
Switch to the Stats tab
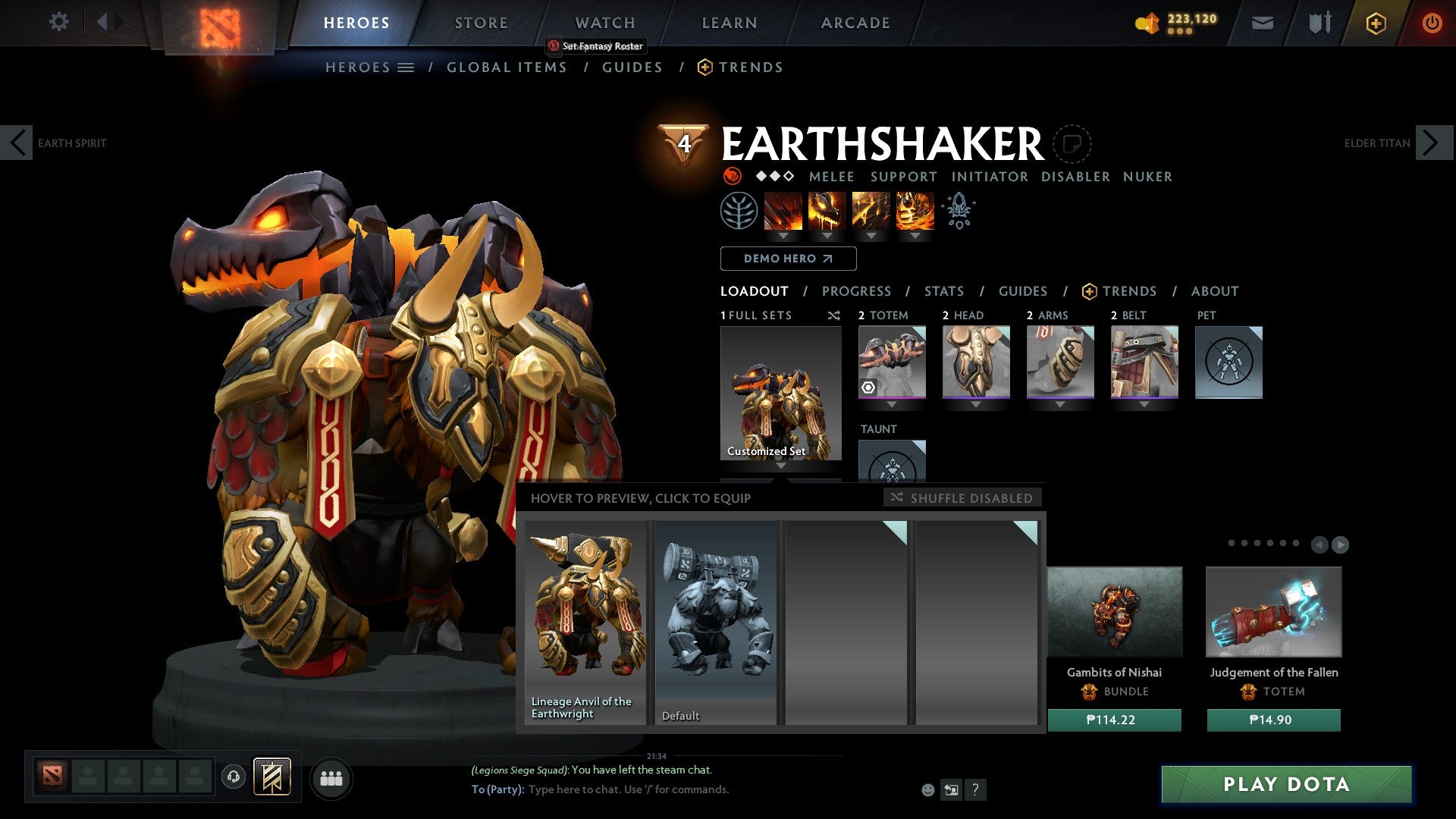943,291
